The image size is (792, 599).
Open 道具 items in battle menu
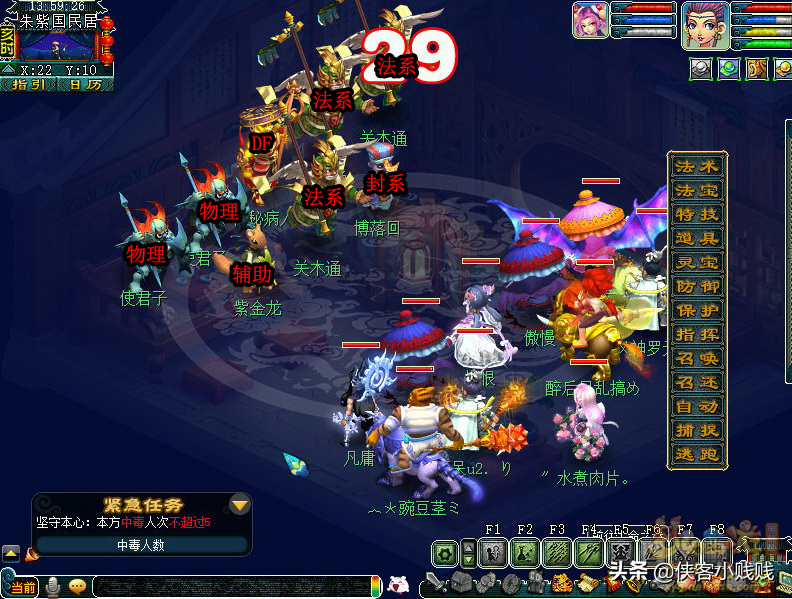pyautogui.click(x=696, y=238)
